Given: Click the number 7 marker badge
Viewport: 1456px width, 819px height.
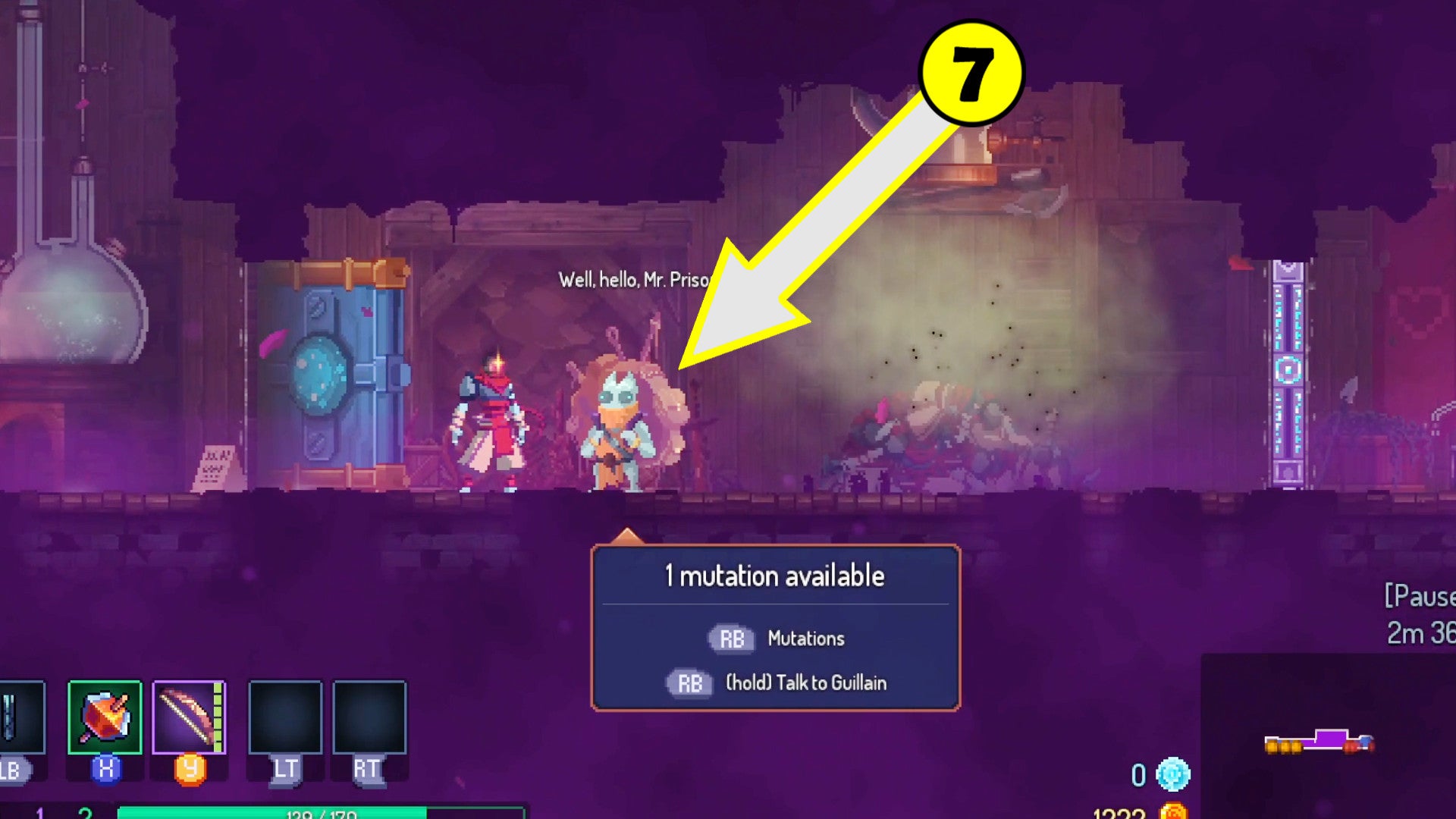Looking at the screenshot, I should click(x=971, y=72).
